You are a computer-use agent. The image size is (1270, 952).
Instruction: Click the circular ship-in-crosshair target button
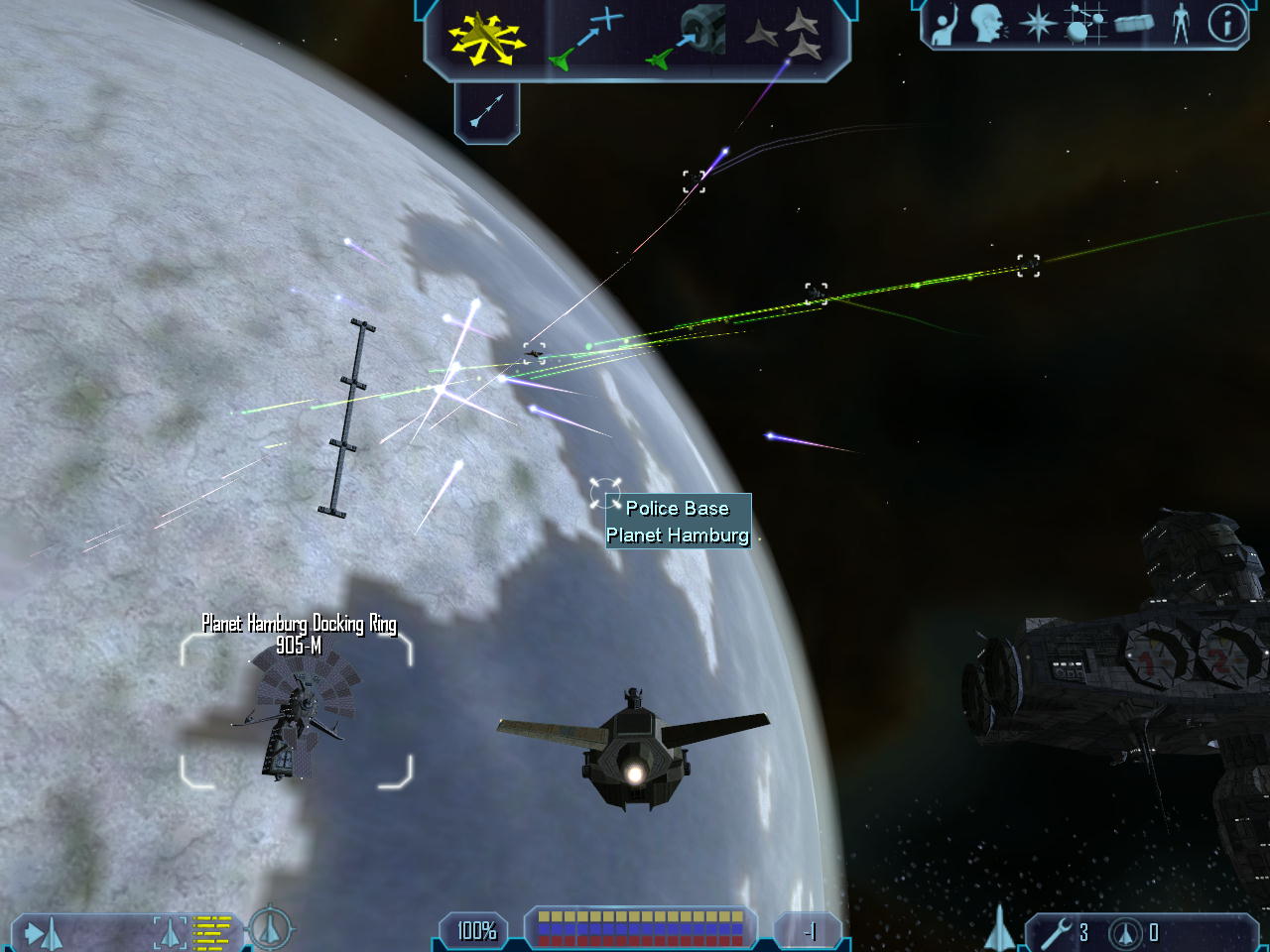pos(269,929)
